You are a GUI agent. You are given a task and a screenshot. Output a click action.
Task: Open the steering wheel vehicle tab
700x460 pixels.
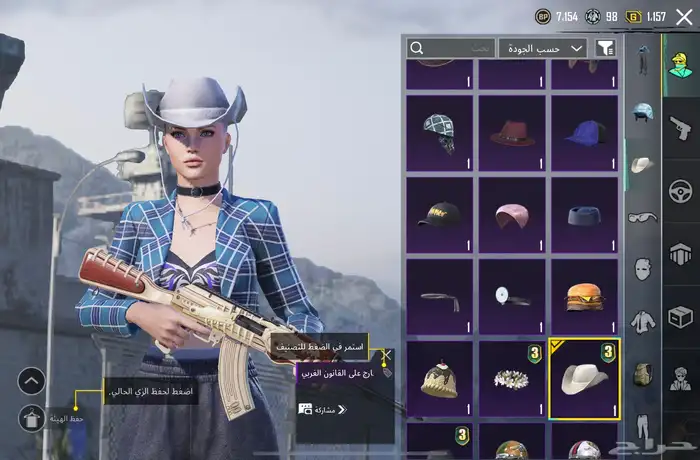(x=681, y=190)
